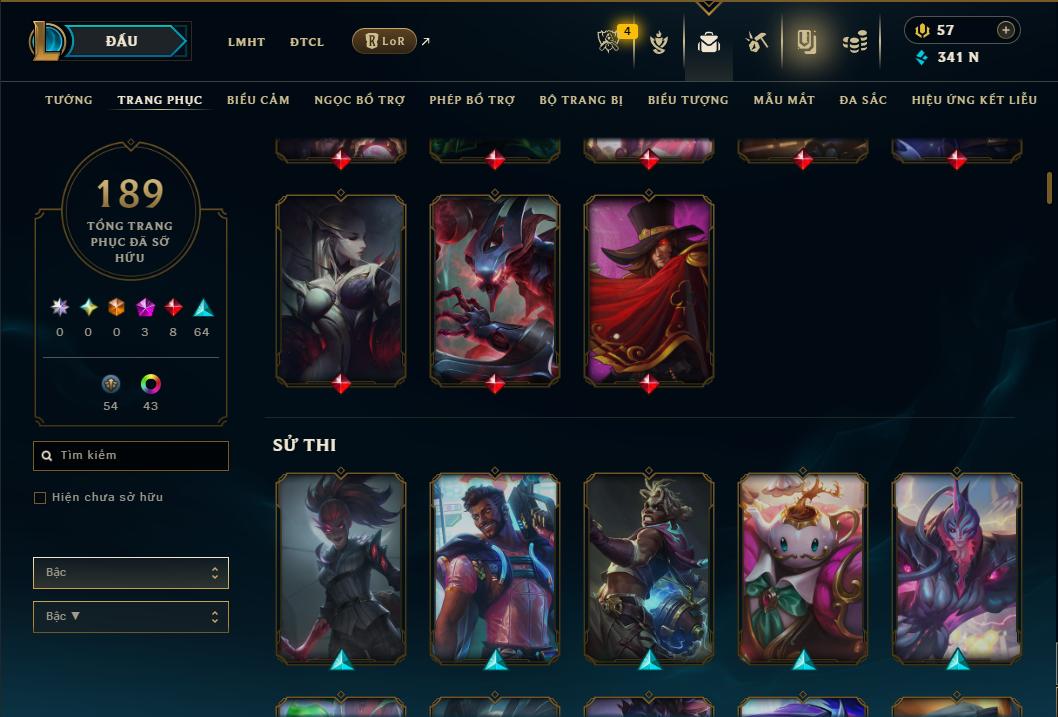The width and height of the screenshot is (1058, 717).
Task: Select the PHÉP BỔ TRỢ tab
Action: click(x=472, y=100)
